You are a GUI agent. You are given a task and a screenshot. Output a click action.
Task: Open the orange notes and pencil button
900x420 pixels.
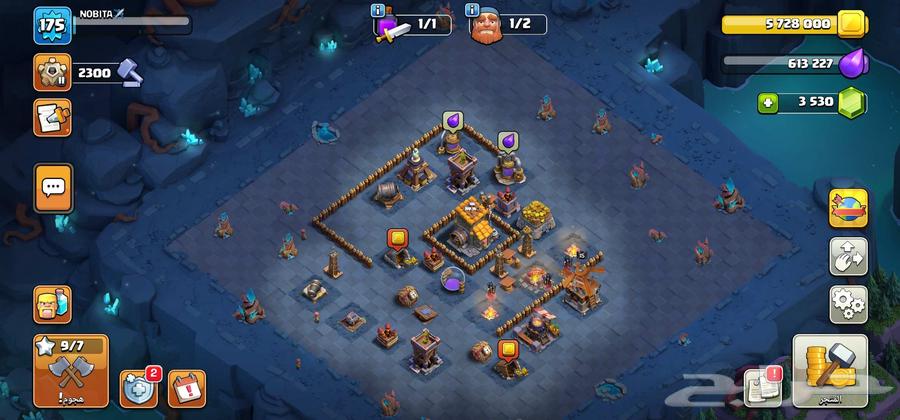click(51, 117)
